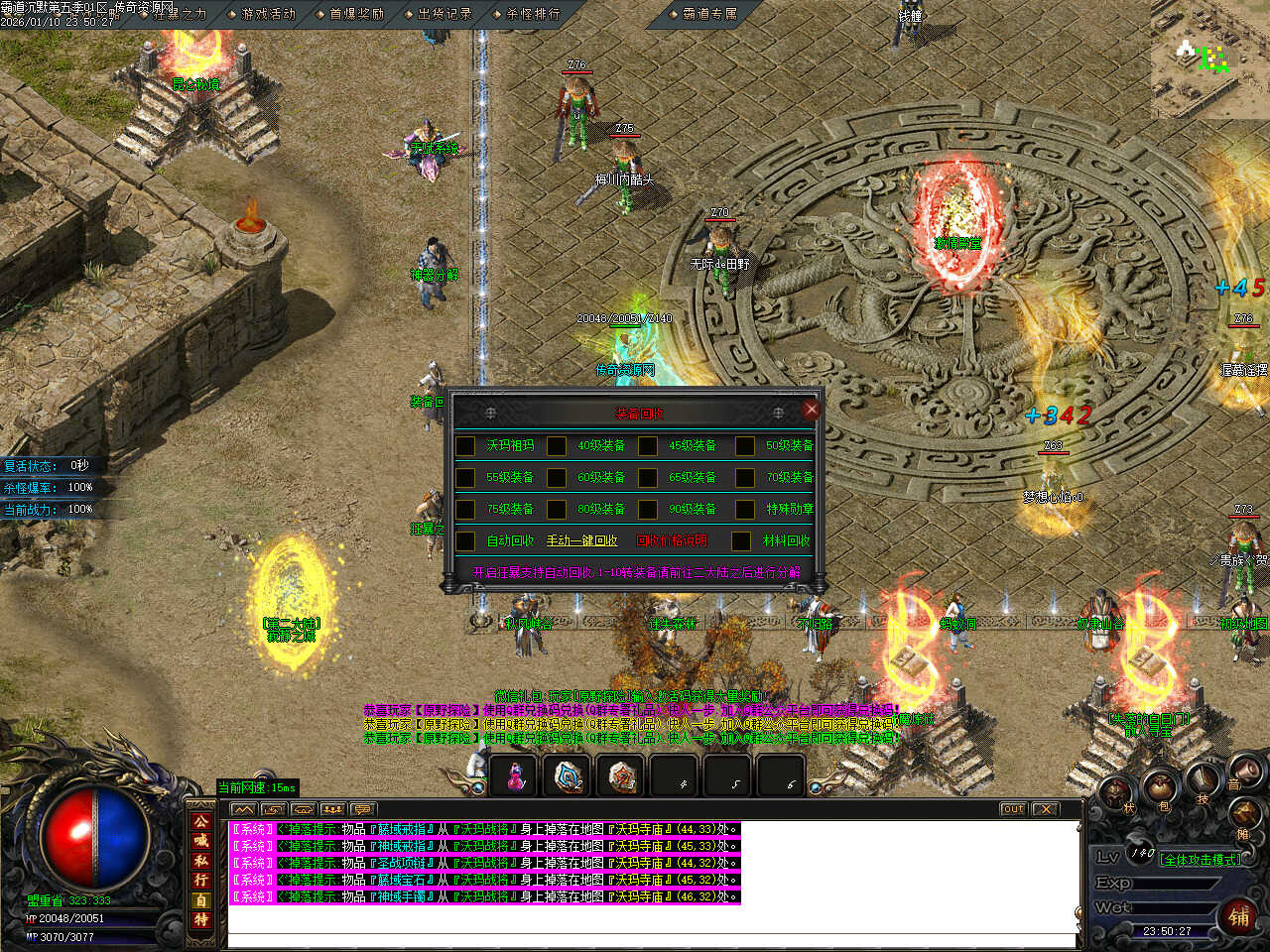Open the 霸道专属 menu
This screenshot has height=952, width=1270.
click(x=709, y=14)
